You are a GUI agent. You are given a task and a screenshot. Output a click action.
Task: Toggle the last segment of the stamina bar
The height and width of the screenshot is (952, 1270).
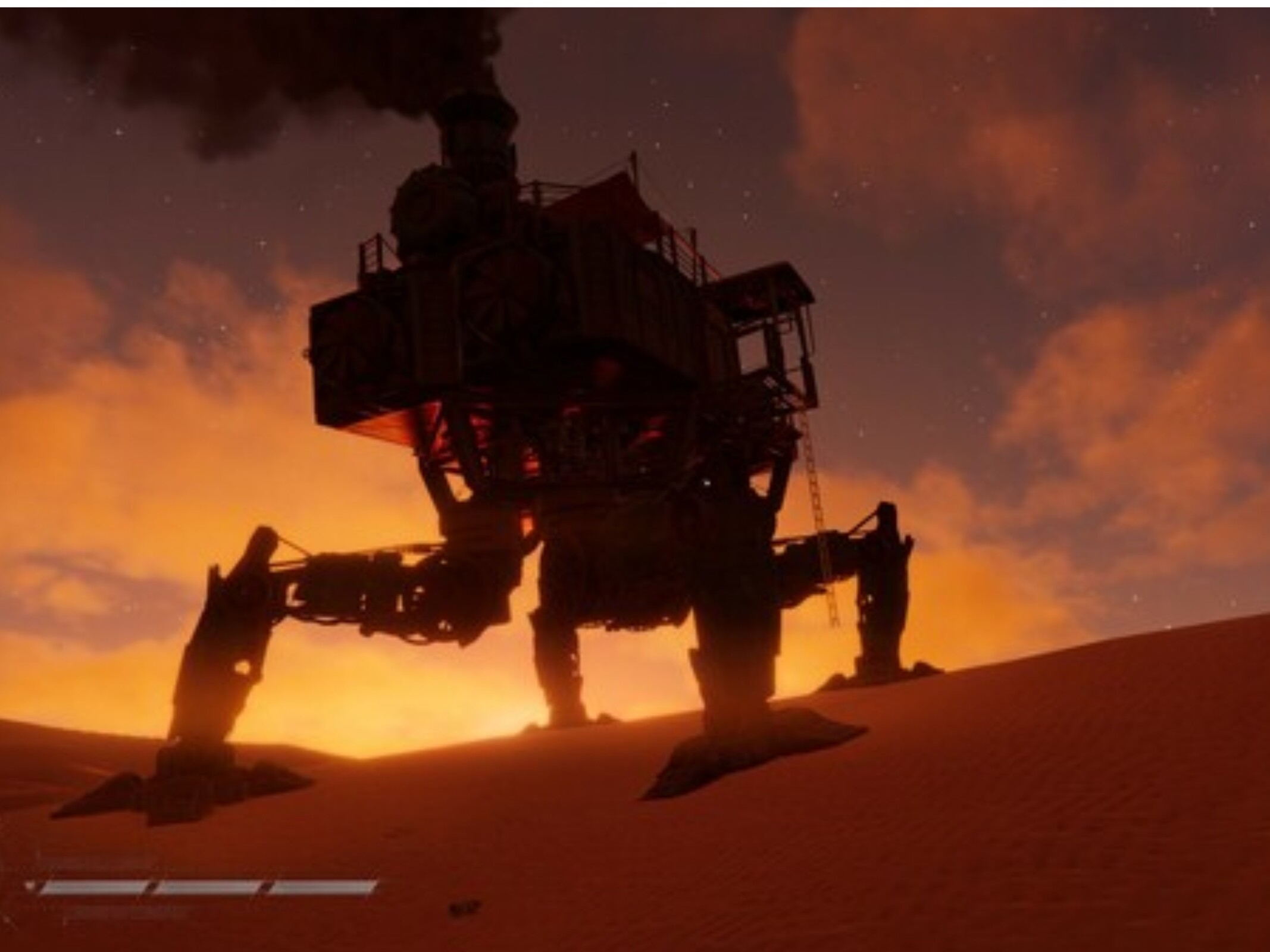tap(324, 886)
